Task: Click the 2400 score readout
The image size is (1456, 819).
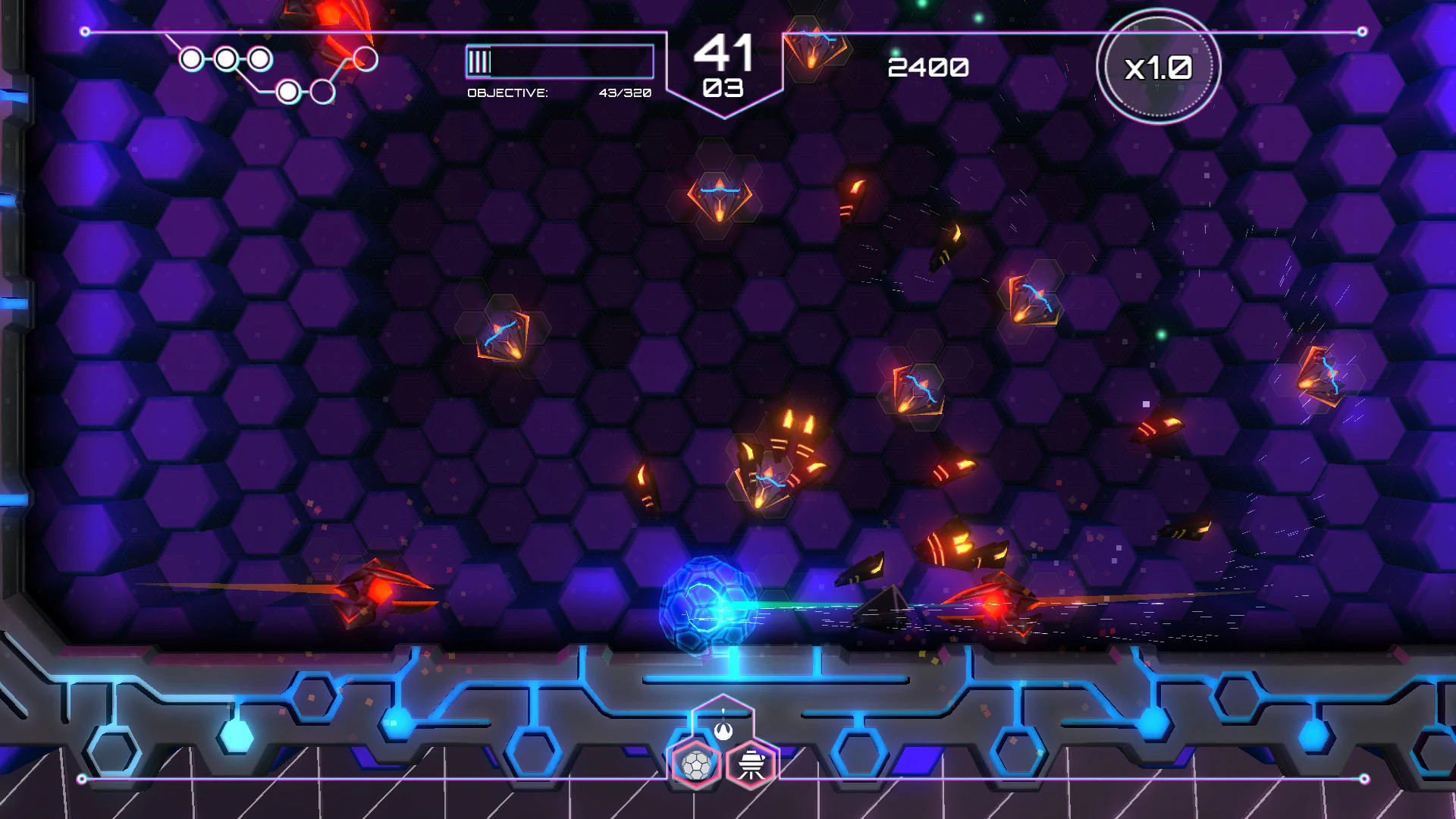Action: tap(927, 68)
